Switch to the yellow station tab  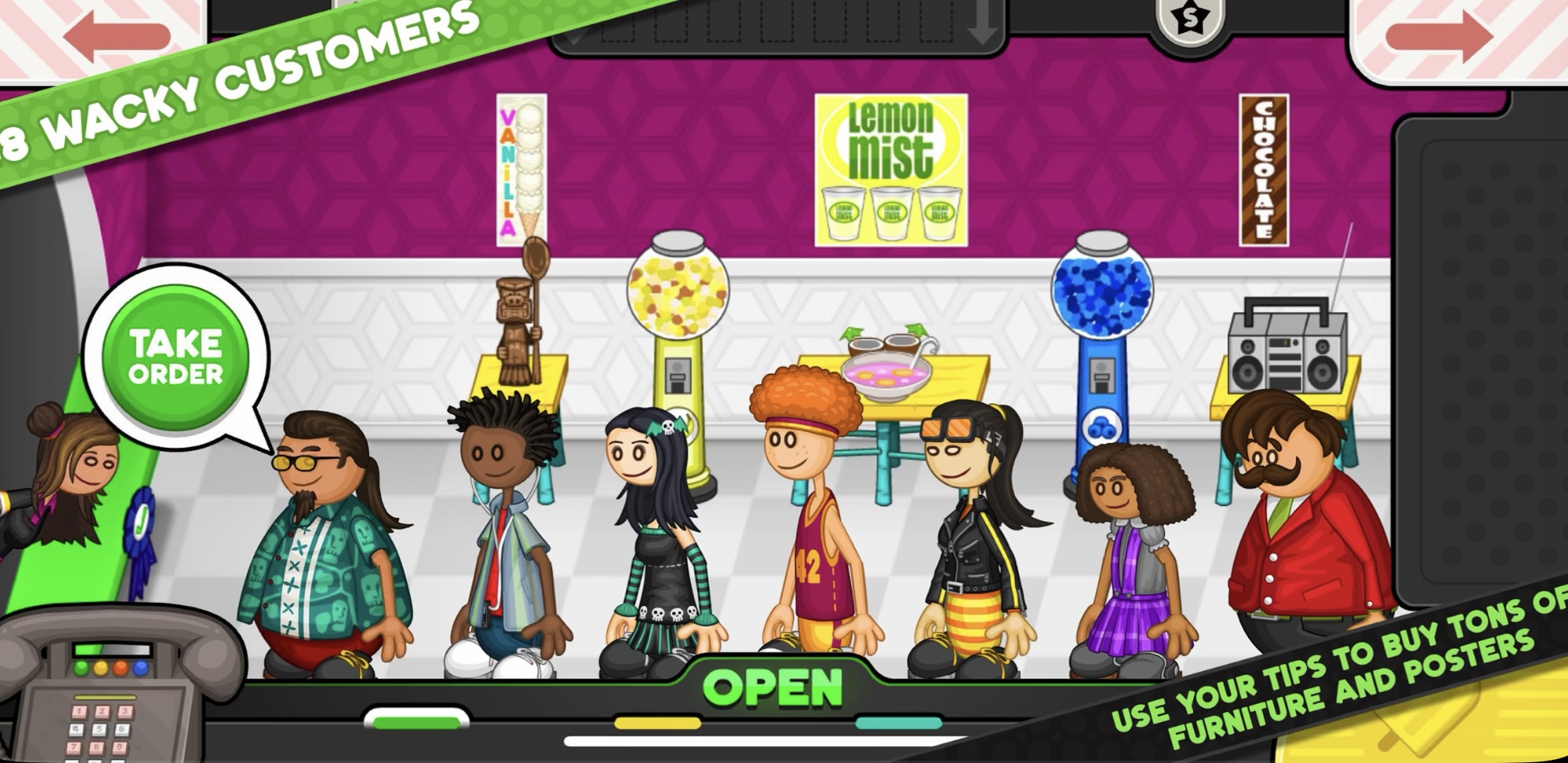click(657, 722)
